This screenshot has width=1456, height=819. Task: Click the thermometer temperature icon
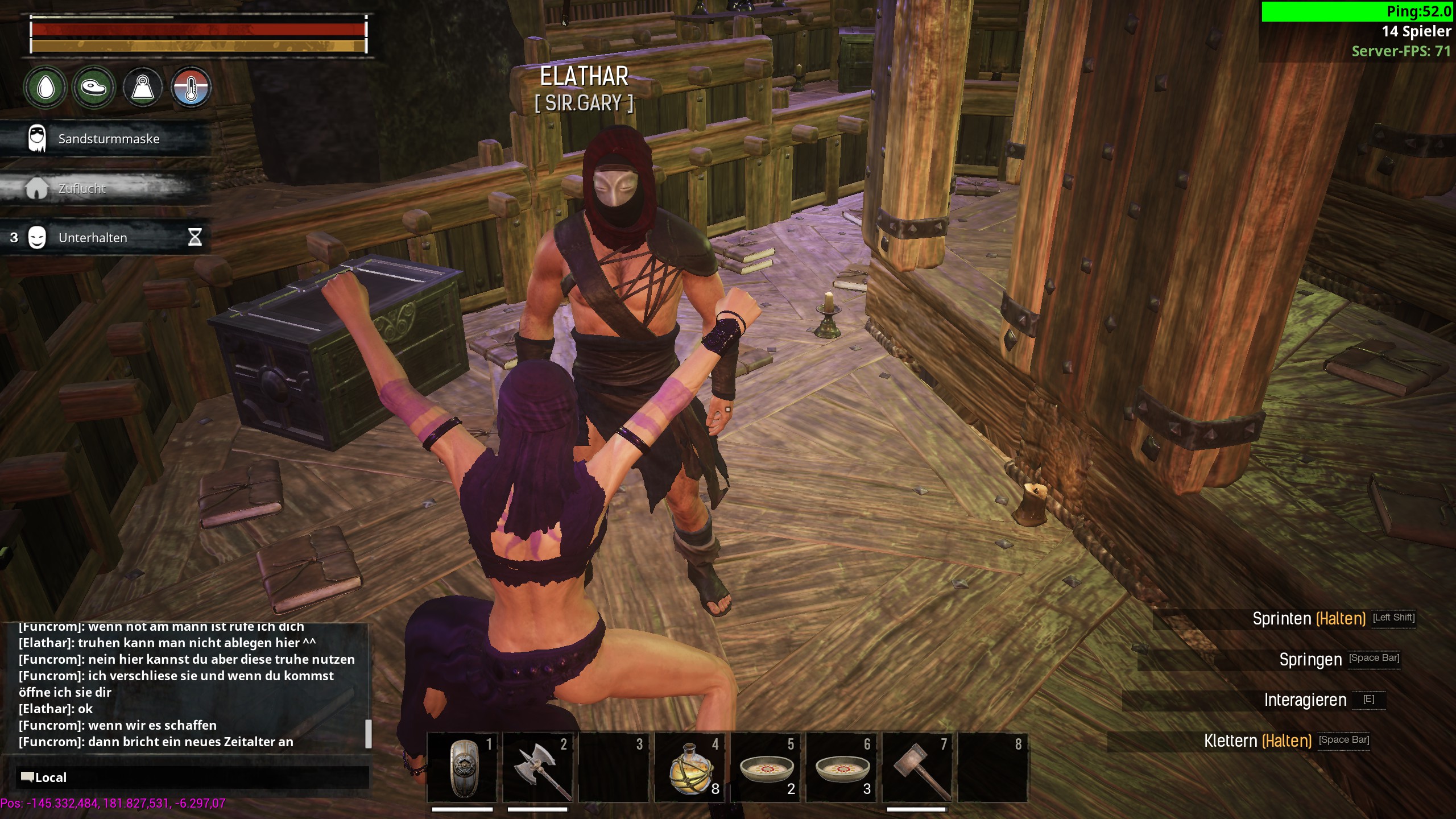(191, 88)
